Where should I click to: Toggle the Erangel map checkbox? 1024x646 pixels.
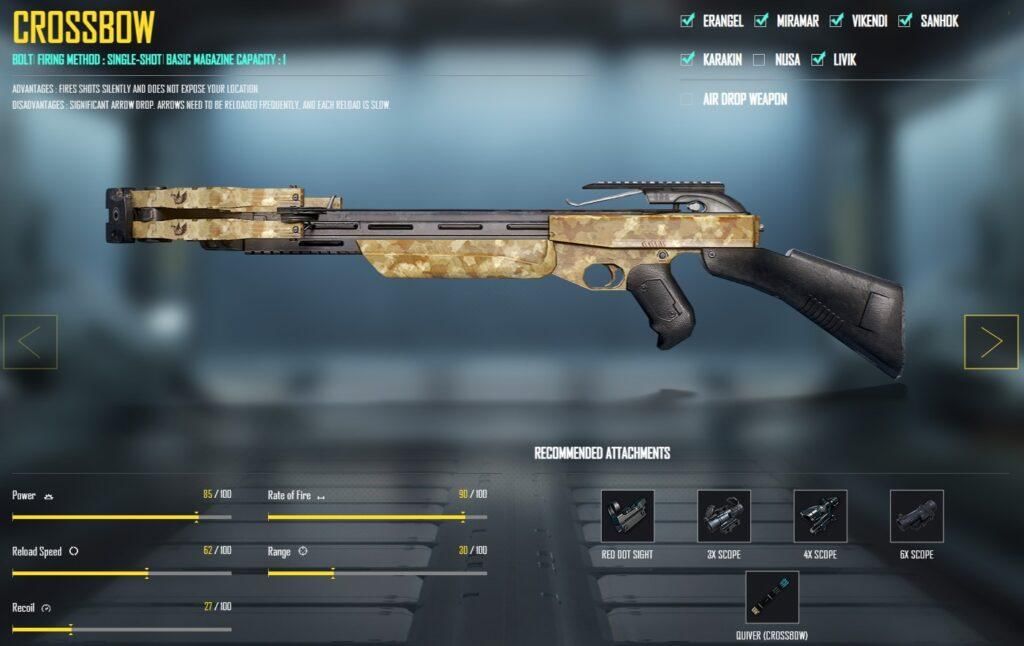point(687,20)
